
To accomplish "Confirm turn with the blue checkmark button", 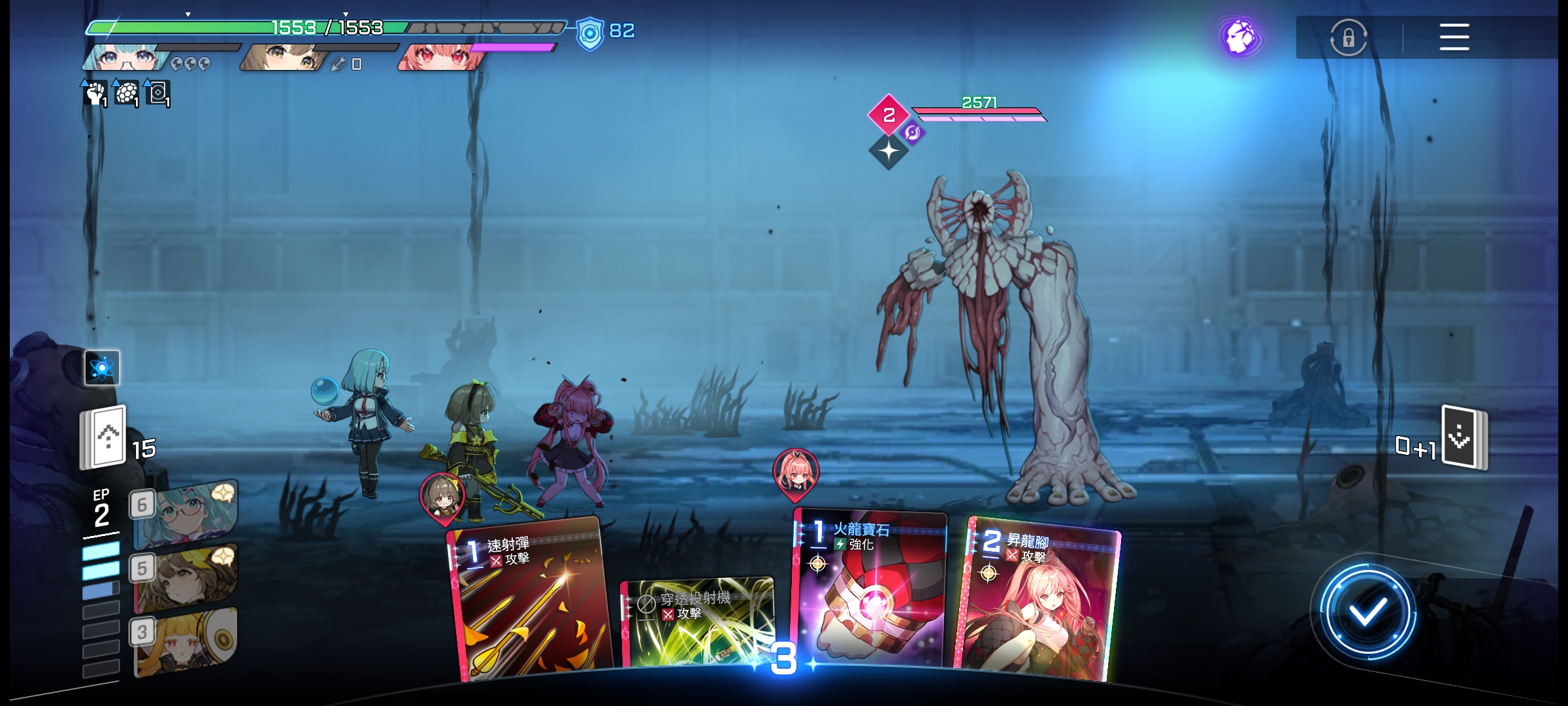I will coord(1367,613).
